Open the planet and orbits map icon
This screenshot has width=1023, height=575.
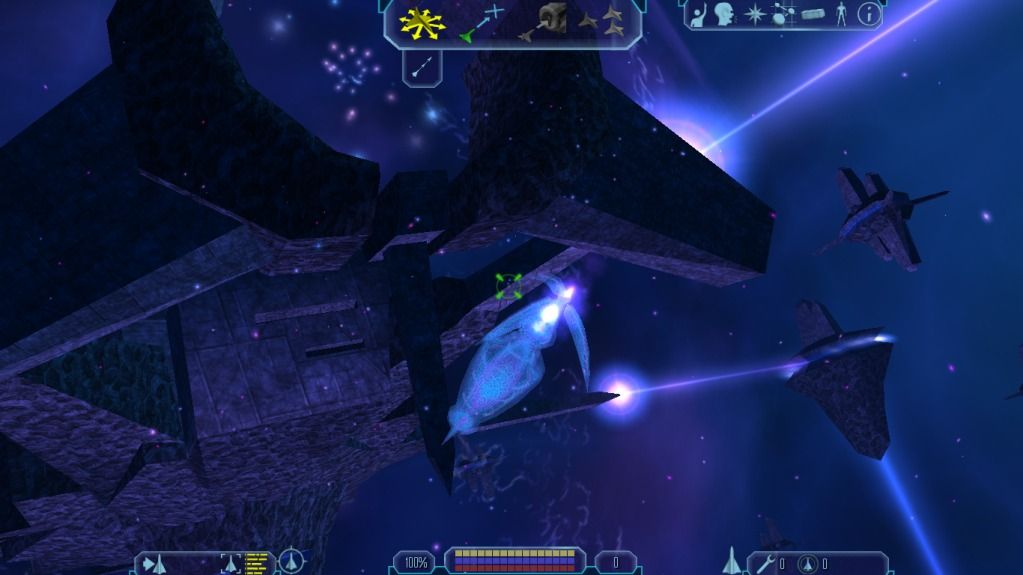[x=782, y=15]
